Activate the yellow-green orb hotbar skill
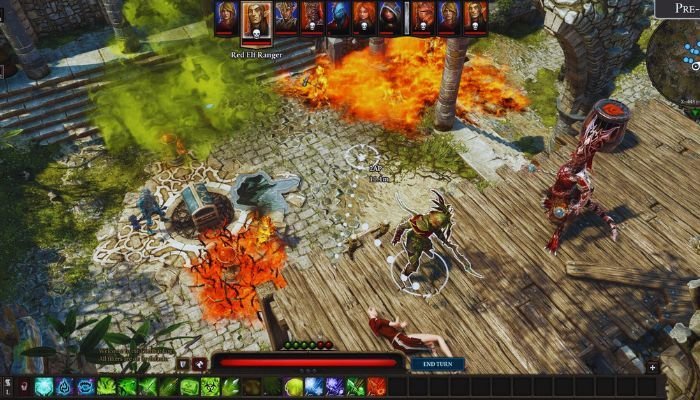Screen dimensions: 700x400 [294, 387]
